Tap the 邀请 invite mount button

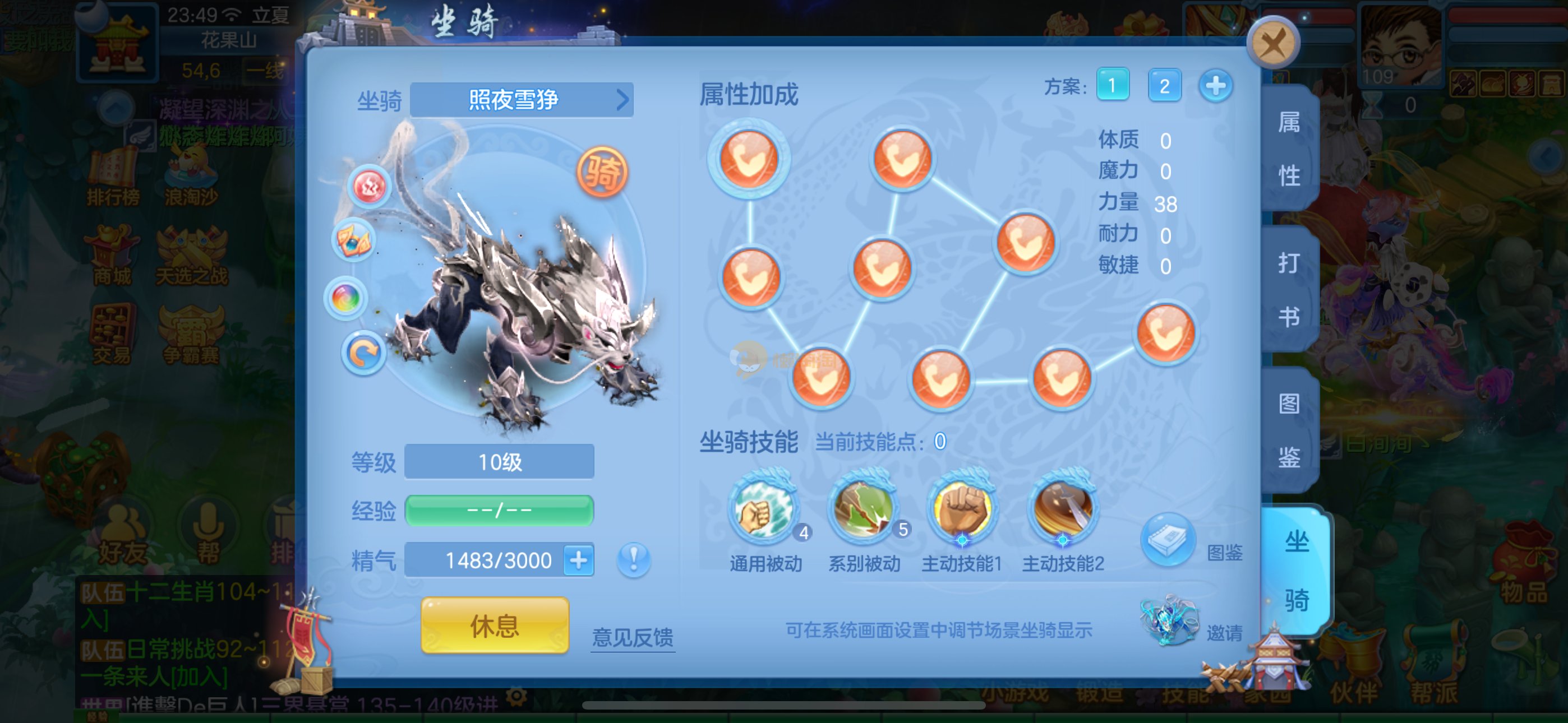pyautogui.click(x=1170, y=621)
